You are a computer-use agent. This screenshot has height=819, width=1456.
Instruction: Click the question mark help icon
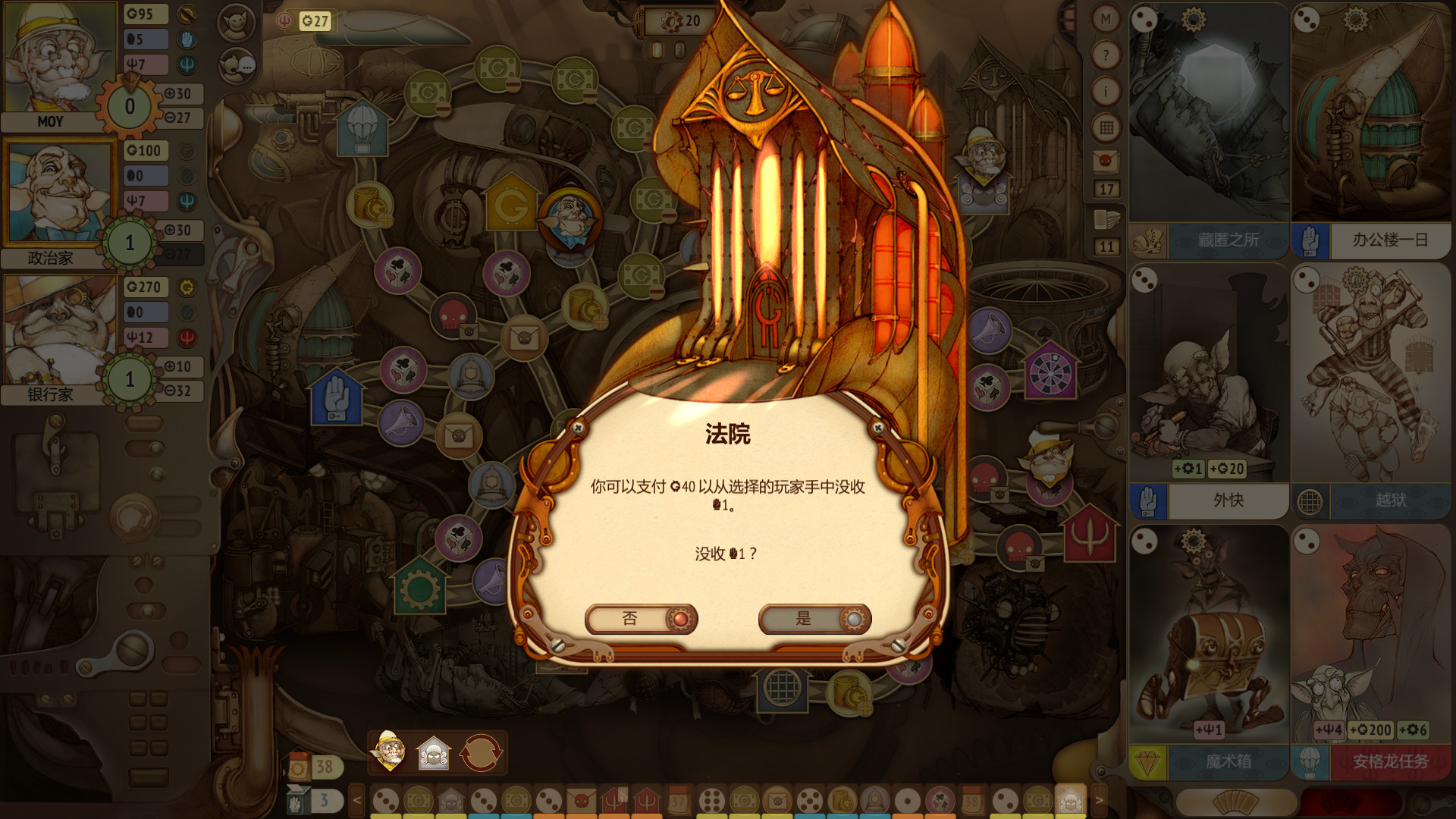(1106, 53)
